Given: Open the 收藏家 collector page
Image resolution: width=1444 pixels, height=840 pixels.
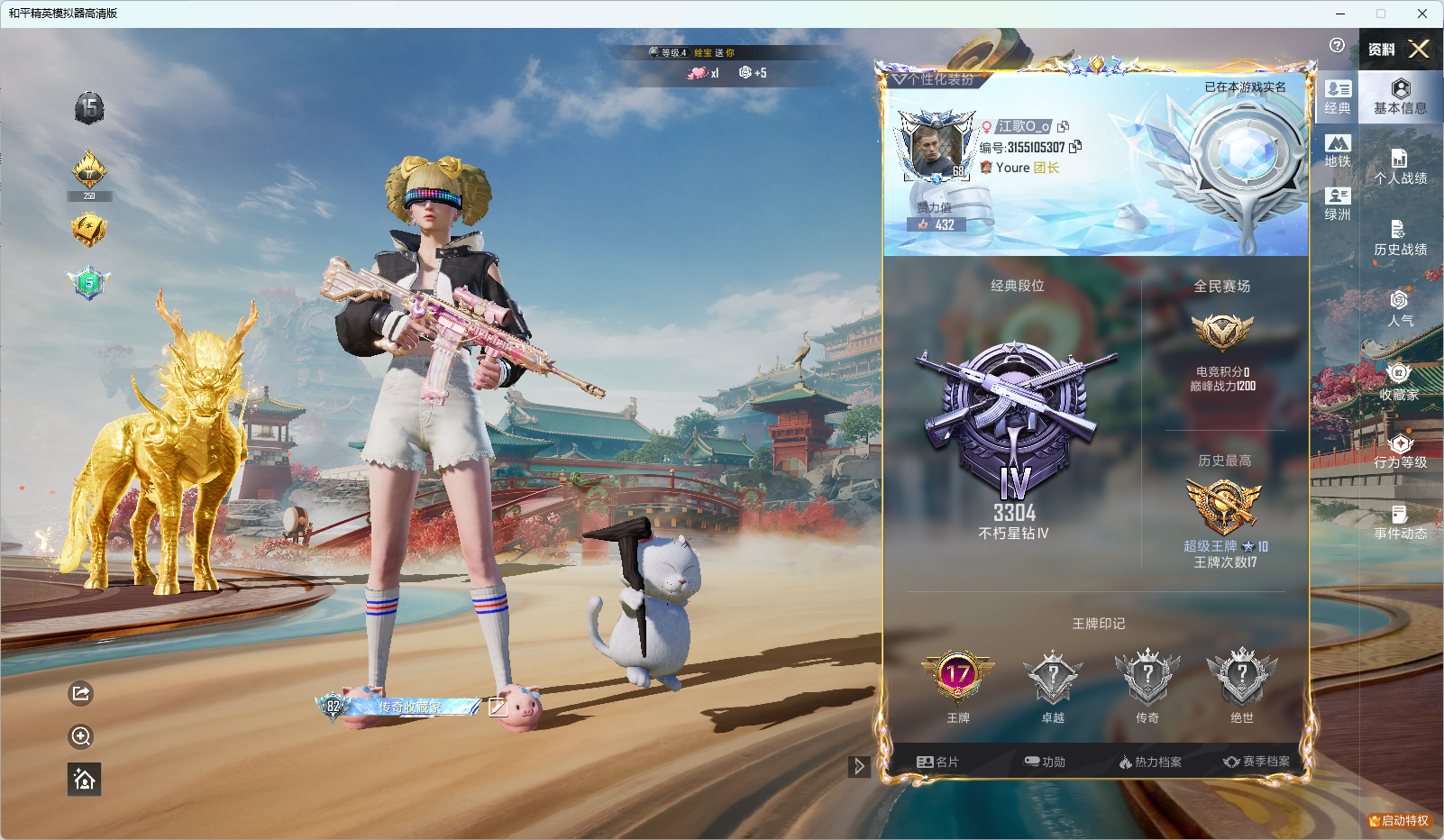Looking at the screenshot, I should [1400, 382].
